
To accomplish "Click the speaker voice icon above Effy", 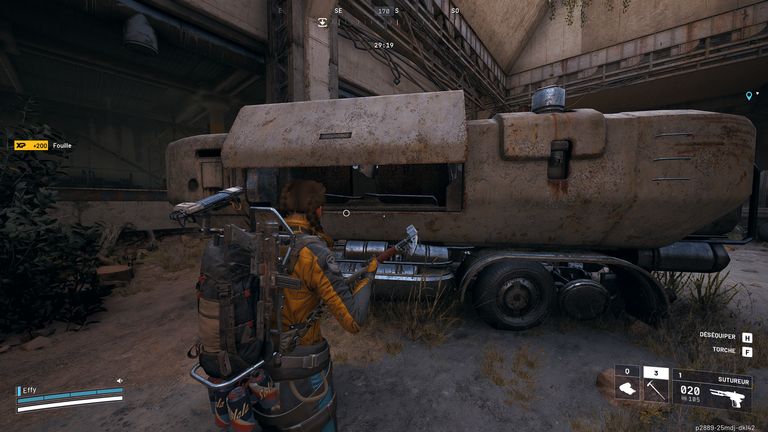I will pos(119,380).
